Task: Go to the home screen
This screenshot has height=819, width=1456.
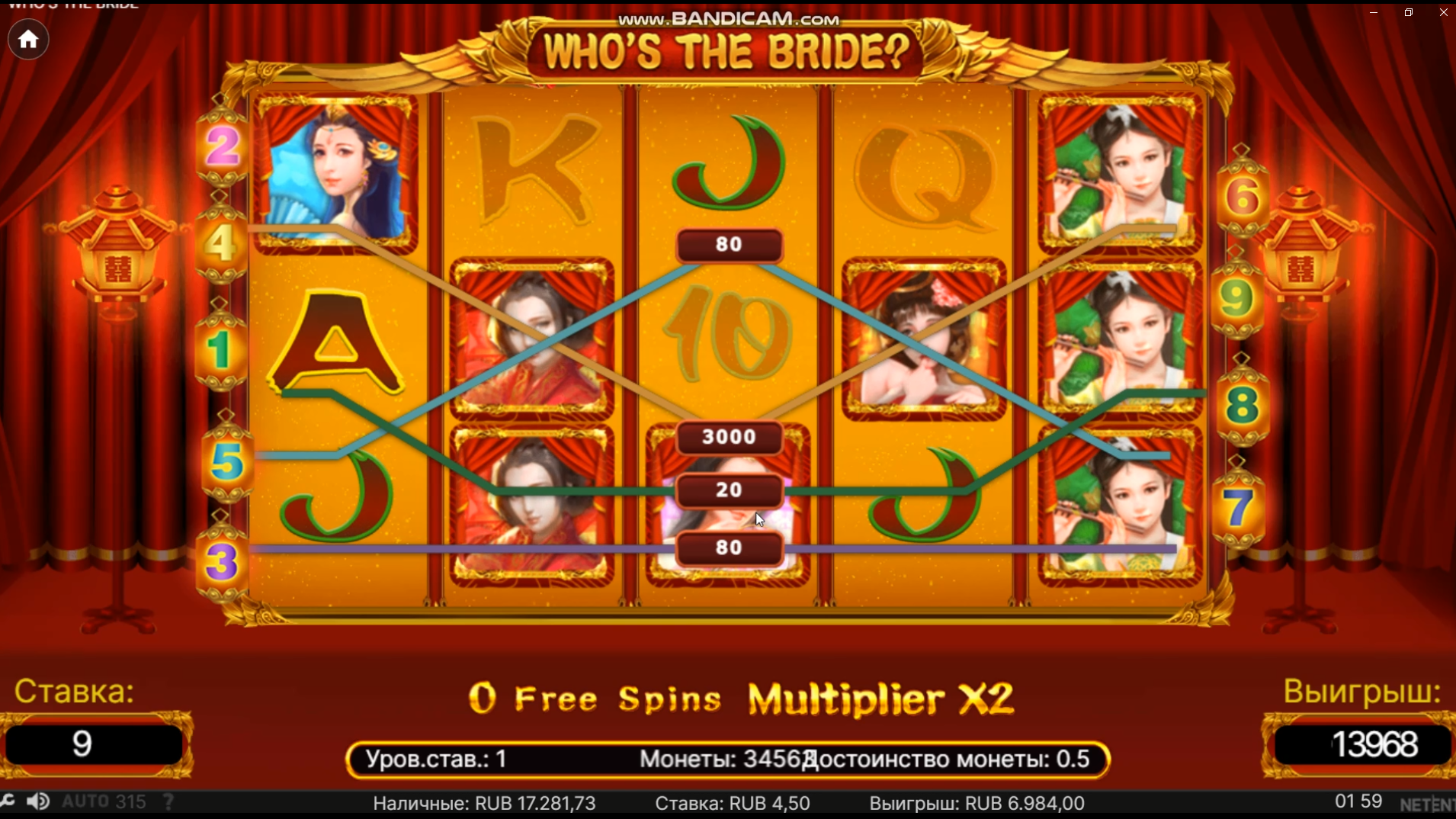Action: 28,40
